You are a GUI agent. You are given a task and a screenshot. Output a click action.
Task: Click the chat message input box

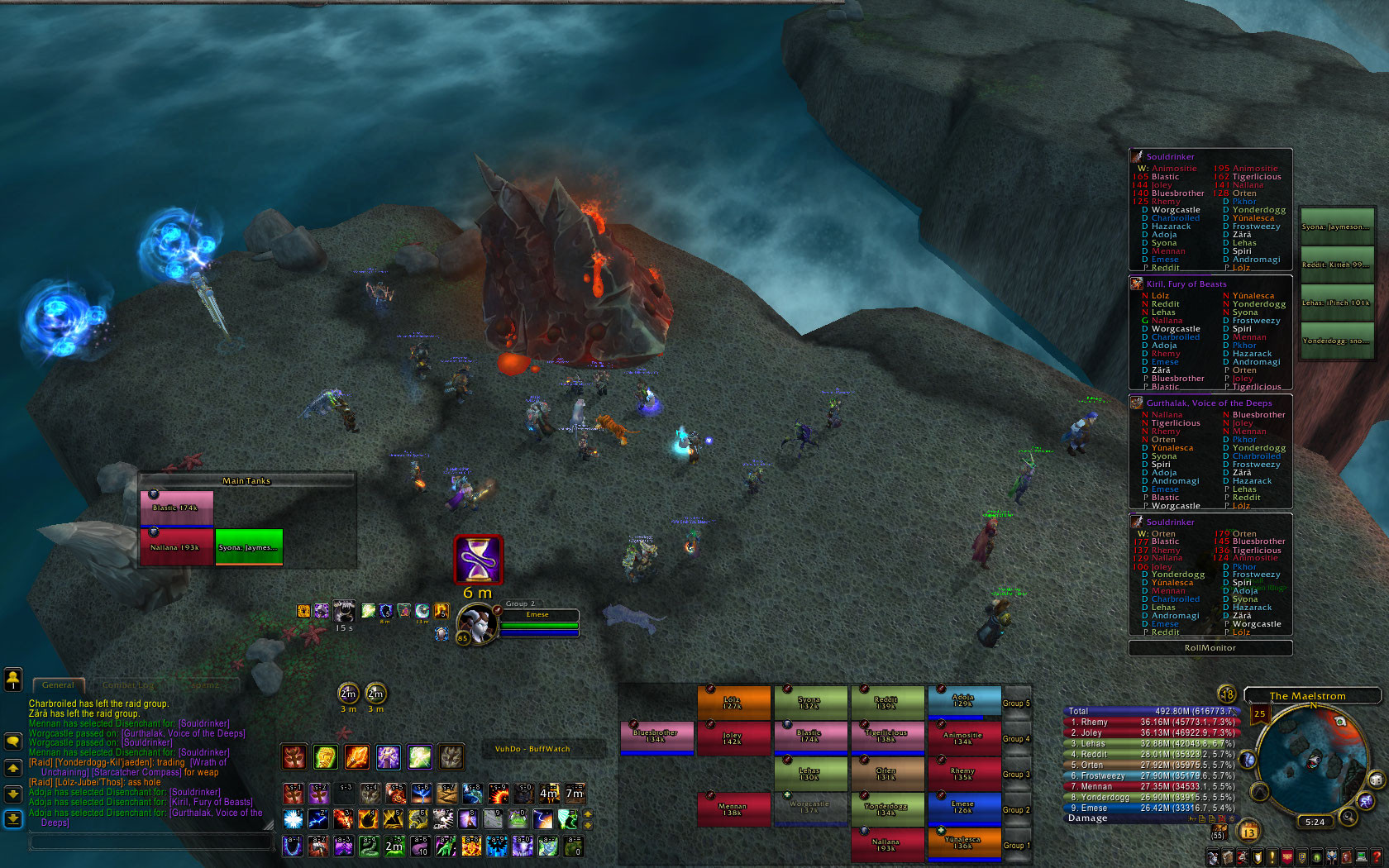point(151,842)
